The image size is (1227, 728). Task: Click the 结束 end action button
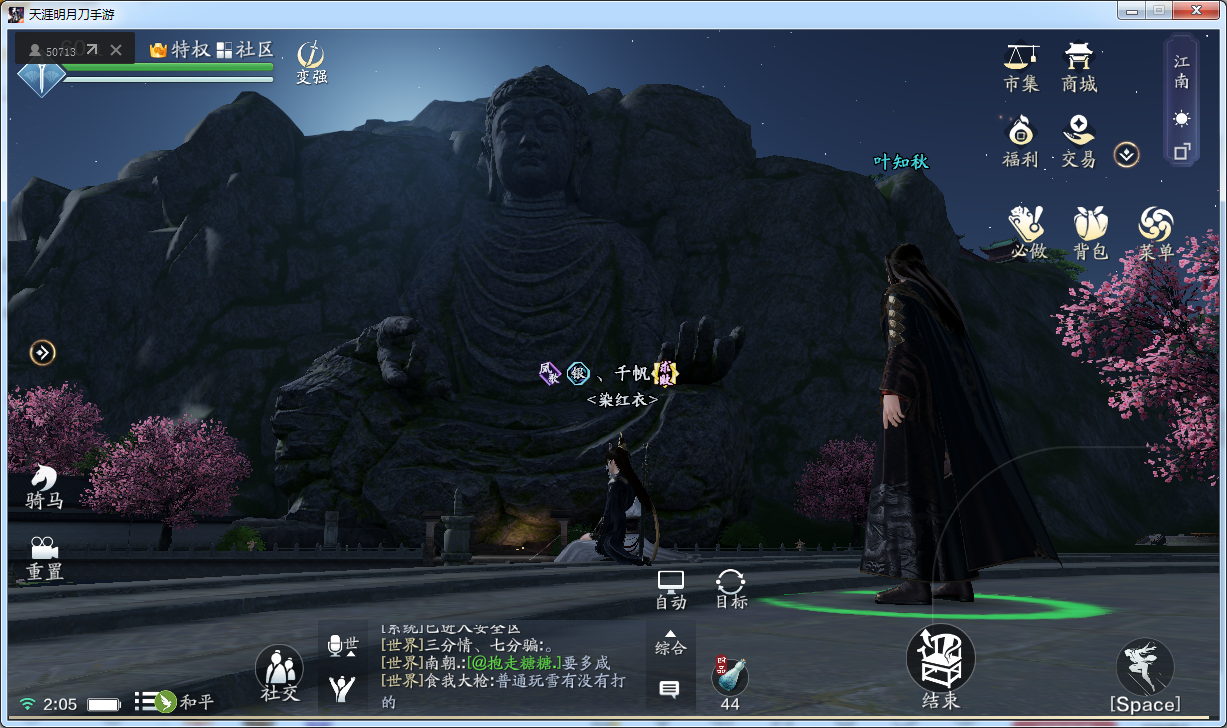coord(940,665)
